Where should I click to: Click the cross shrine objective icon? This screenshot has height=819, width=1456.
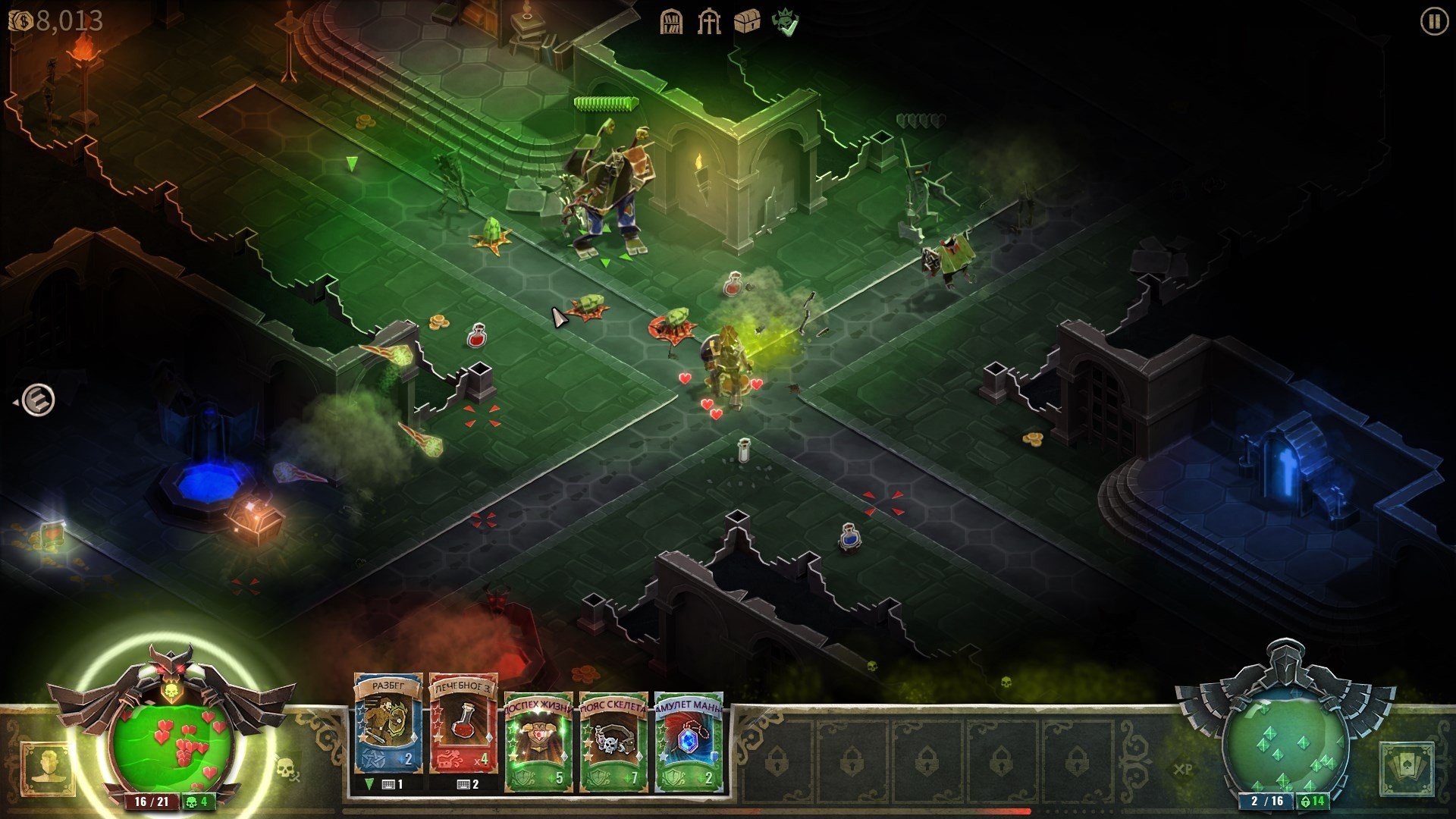(709, 22)
